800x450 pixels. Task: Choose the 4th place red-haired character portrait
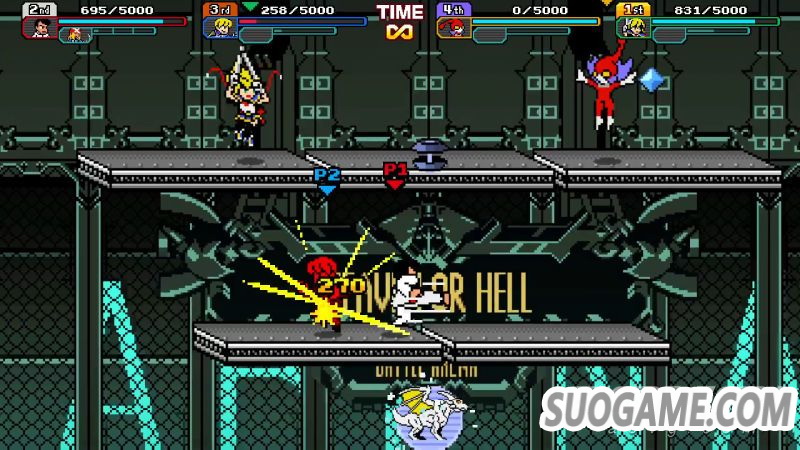453,27
